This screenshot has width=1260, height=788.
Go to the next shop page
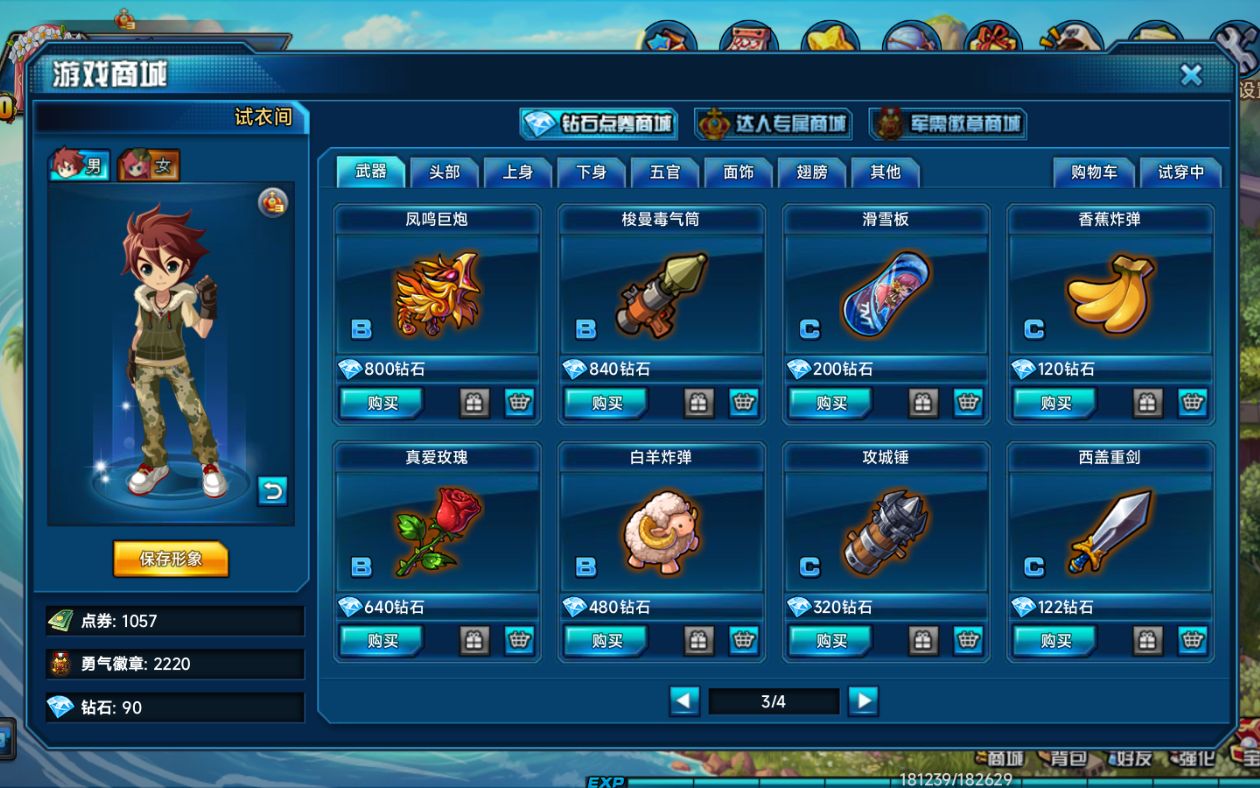click(x=862, y=701)
